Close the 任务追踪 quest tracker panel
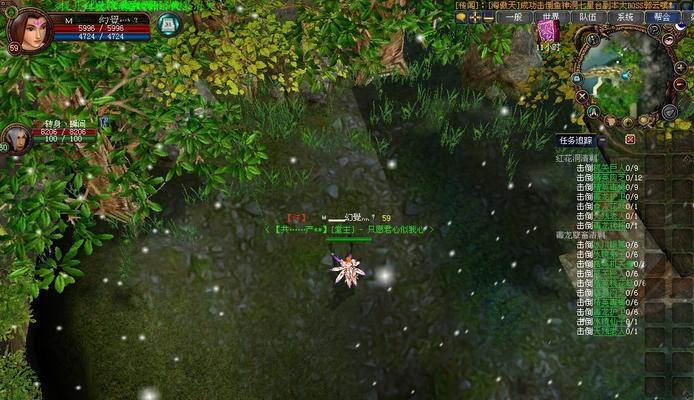 (630, 141)
